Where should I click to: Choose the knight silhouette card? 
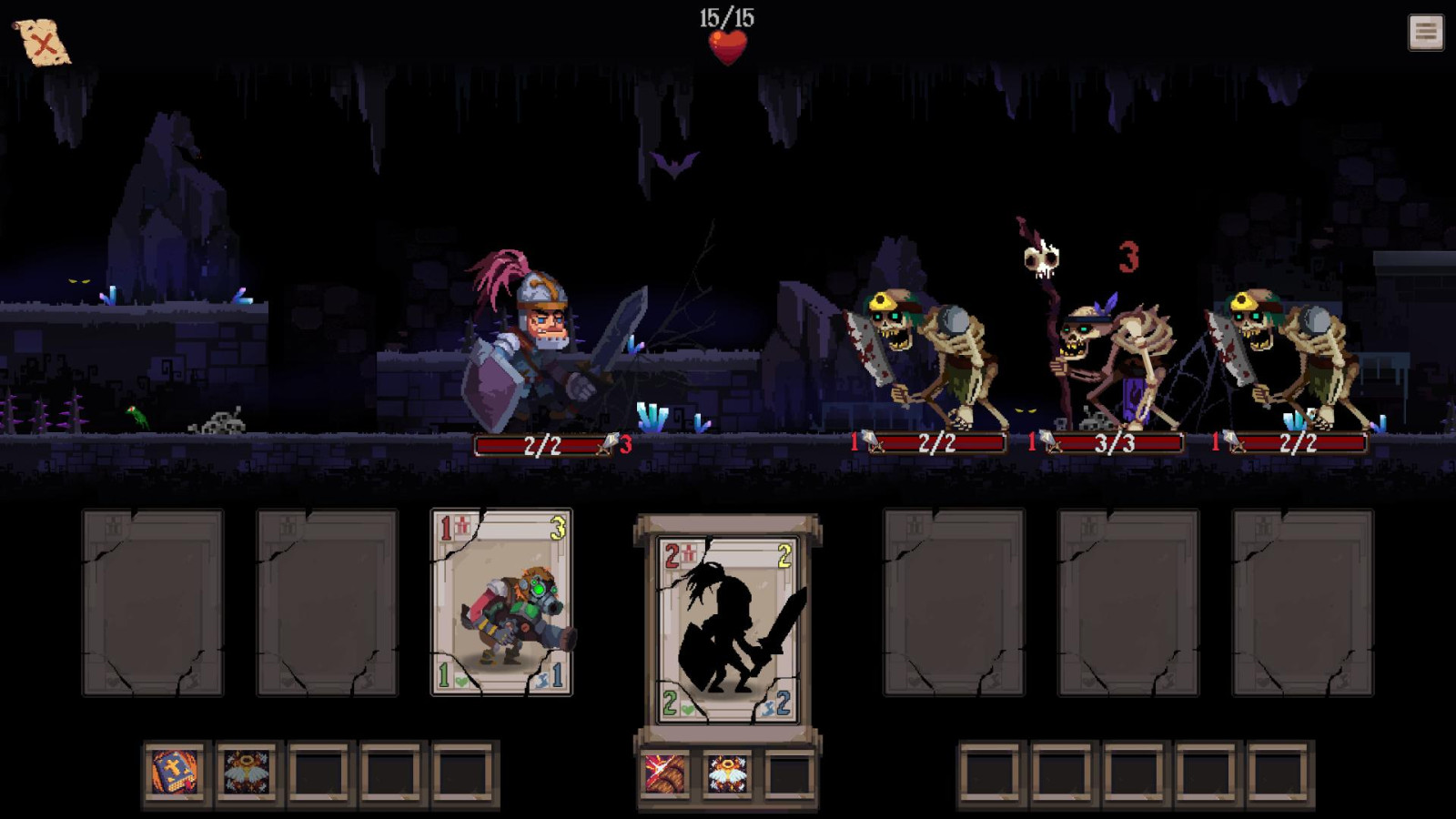click(728, 630)
